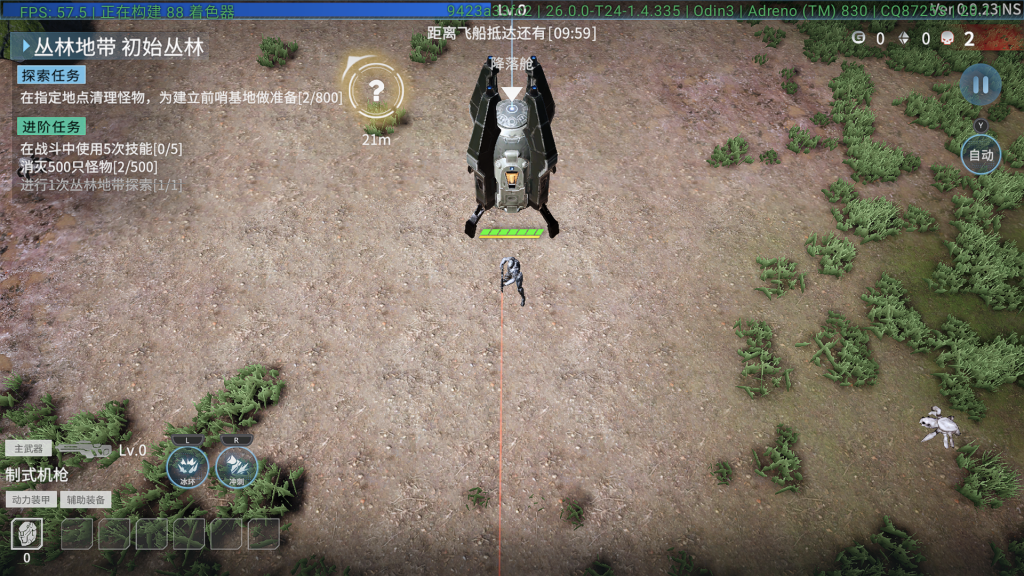Toggle the 自动 auto-battle button
The width and height of the screenshot is (1024, 576).
tap(980, 155)
